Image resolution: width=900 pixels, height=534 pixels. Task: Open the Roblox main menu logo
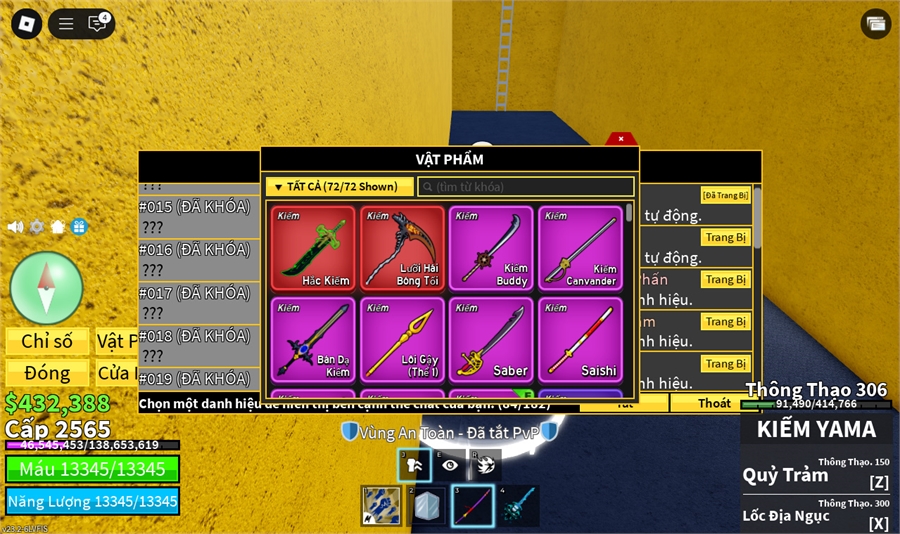(26, 23)
